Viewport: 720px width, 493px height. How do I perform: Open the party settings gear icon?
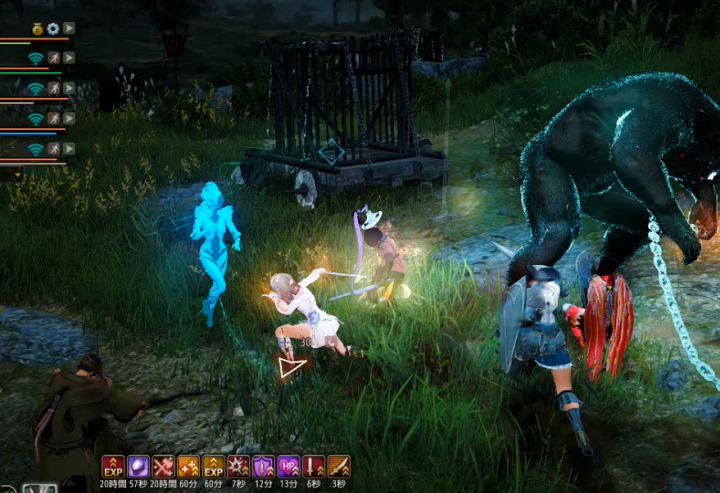tap(53, 28)
